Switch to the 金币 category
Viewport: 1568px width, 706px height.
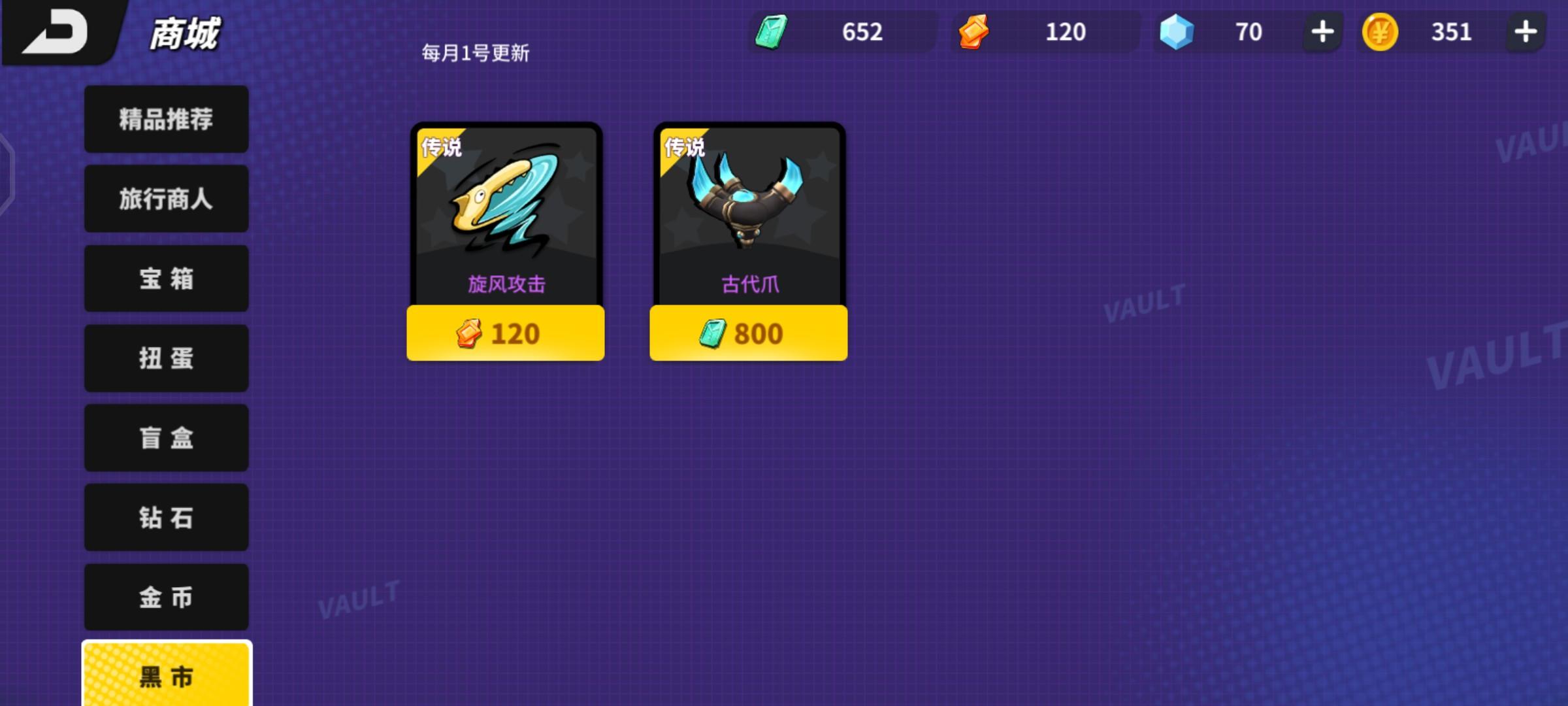[165, 598]
